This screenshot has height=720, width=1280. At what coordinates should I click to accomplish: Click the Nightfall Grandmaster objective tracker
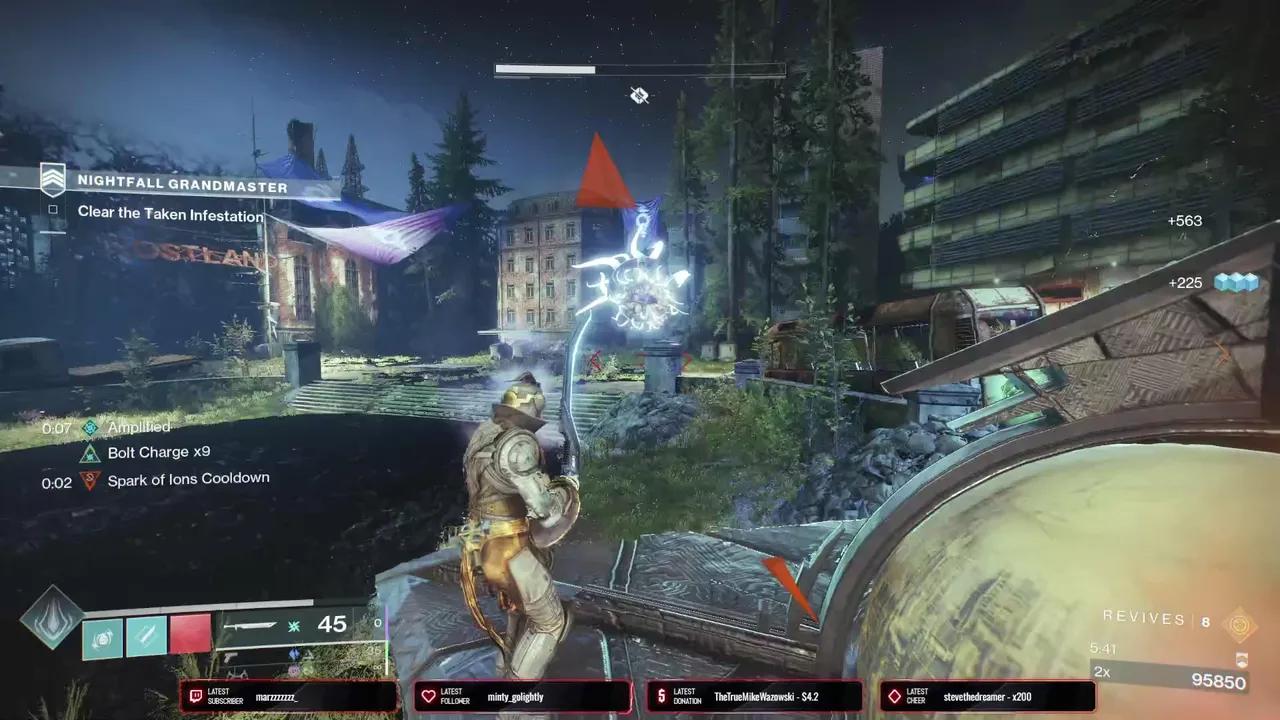pyautogui.click(x=182, y=187)
